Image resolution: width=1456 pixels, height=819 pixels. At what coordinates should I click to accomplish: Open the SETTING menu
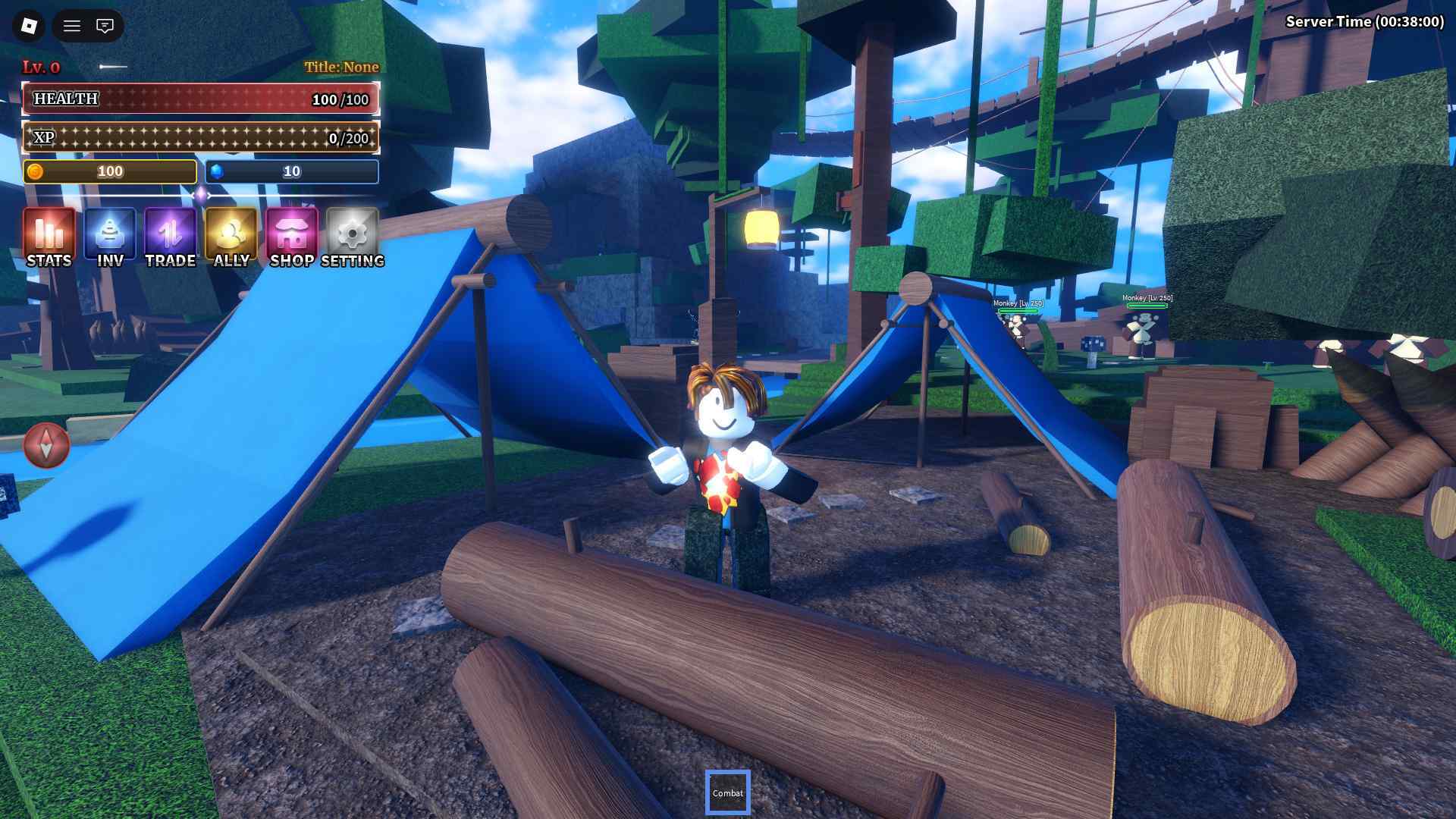click(x=353, y=237)
